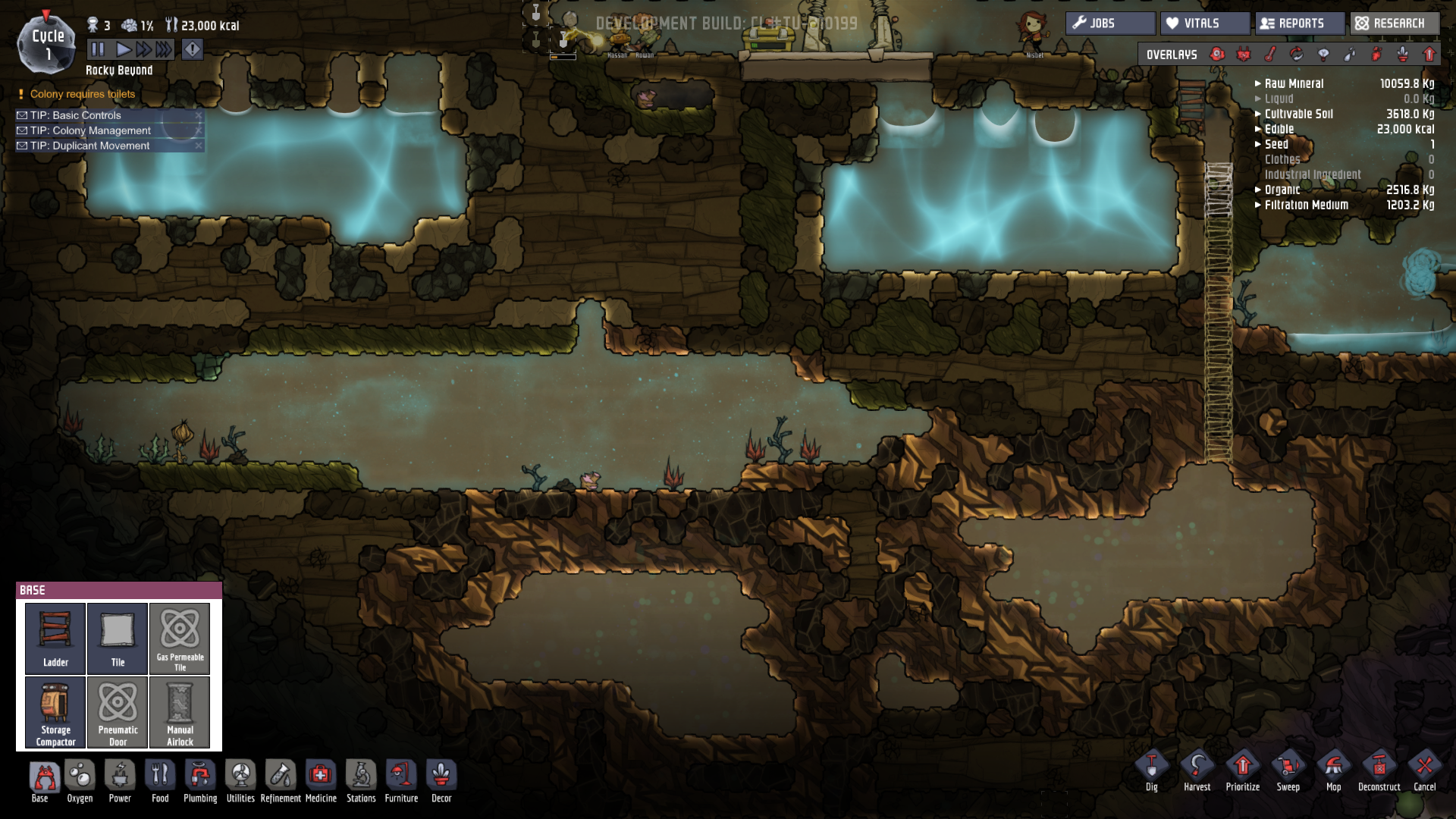Switch to the Oxygen build category
Image resolution: width=1456 pixels, height=819 pixels.
(80, 781)
